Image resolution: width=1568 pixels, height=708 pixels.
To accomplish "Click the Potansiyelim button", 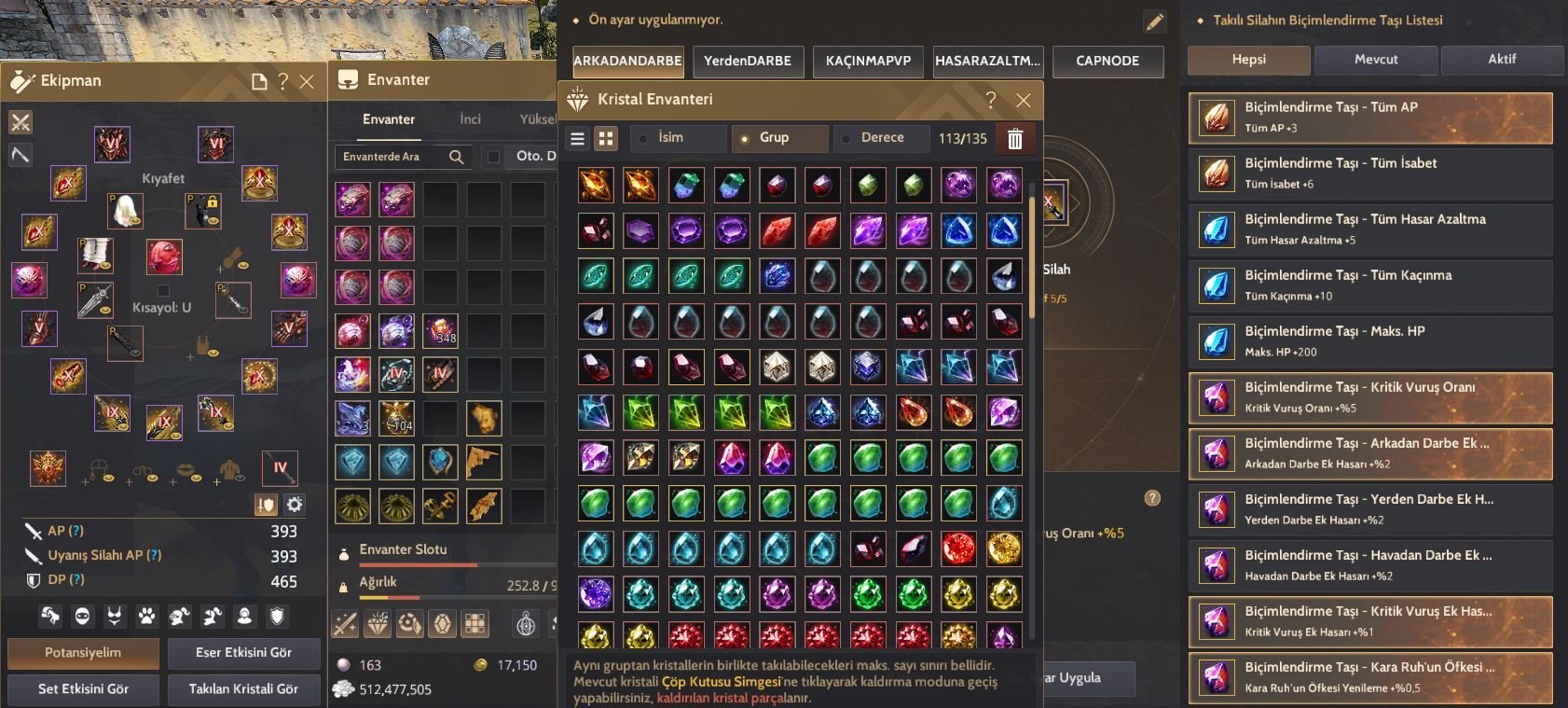I will 82,653.
